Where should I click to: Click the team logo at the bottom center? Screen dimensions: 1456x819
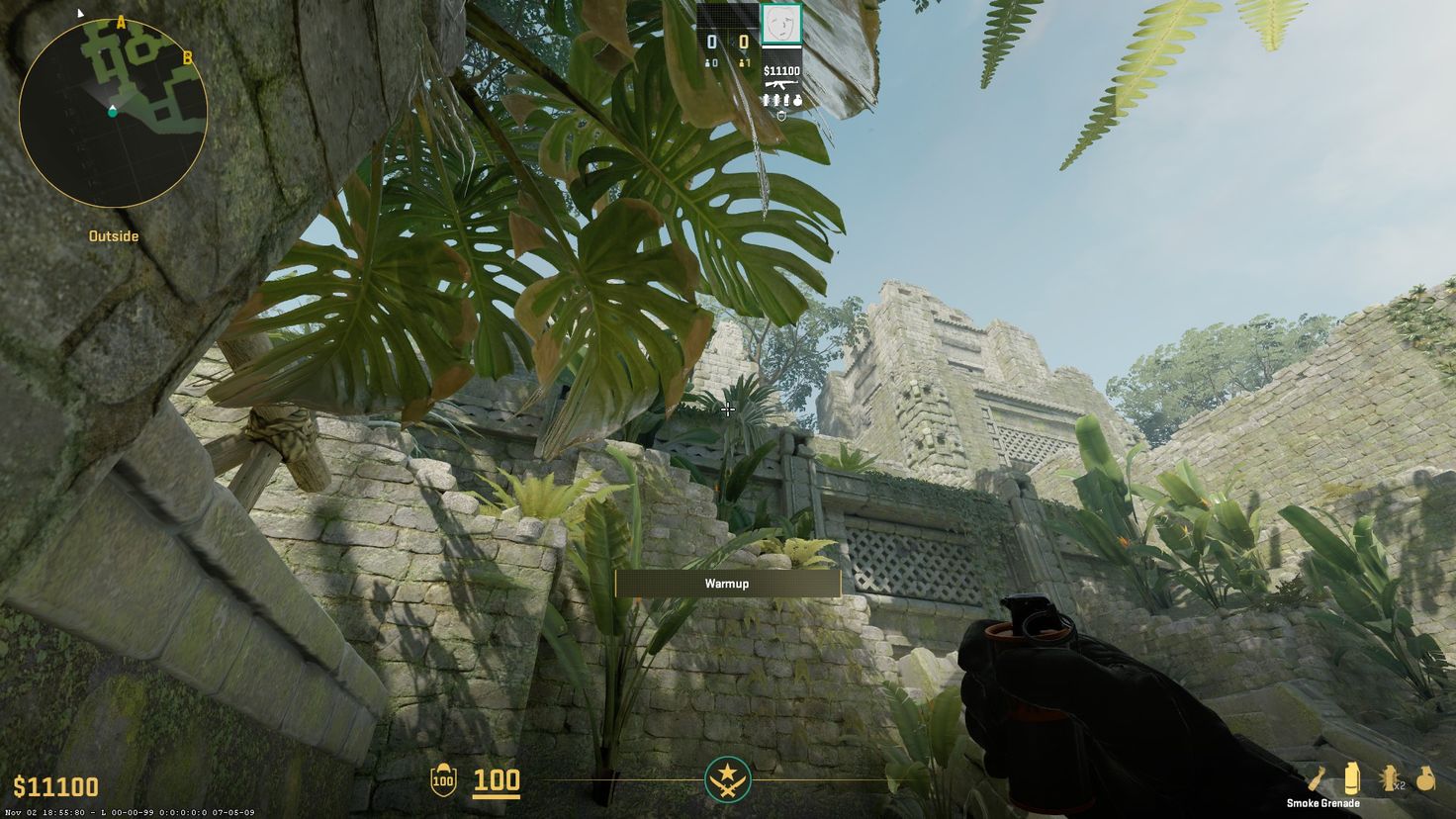coord(728,780)
